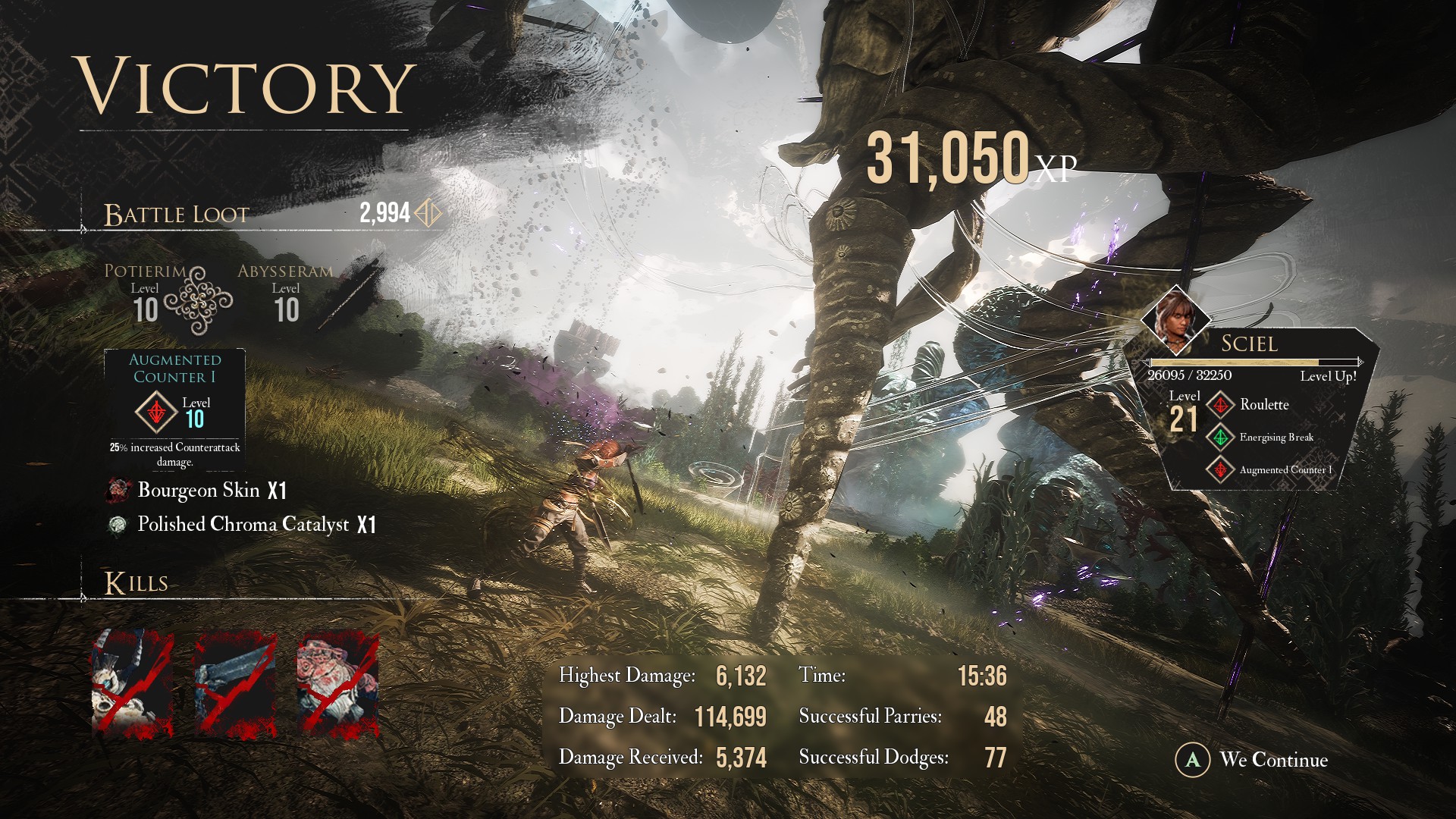
Task: Inspect the Augmented Counter I loot card
Action: [174, 410]
